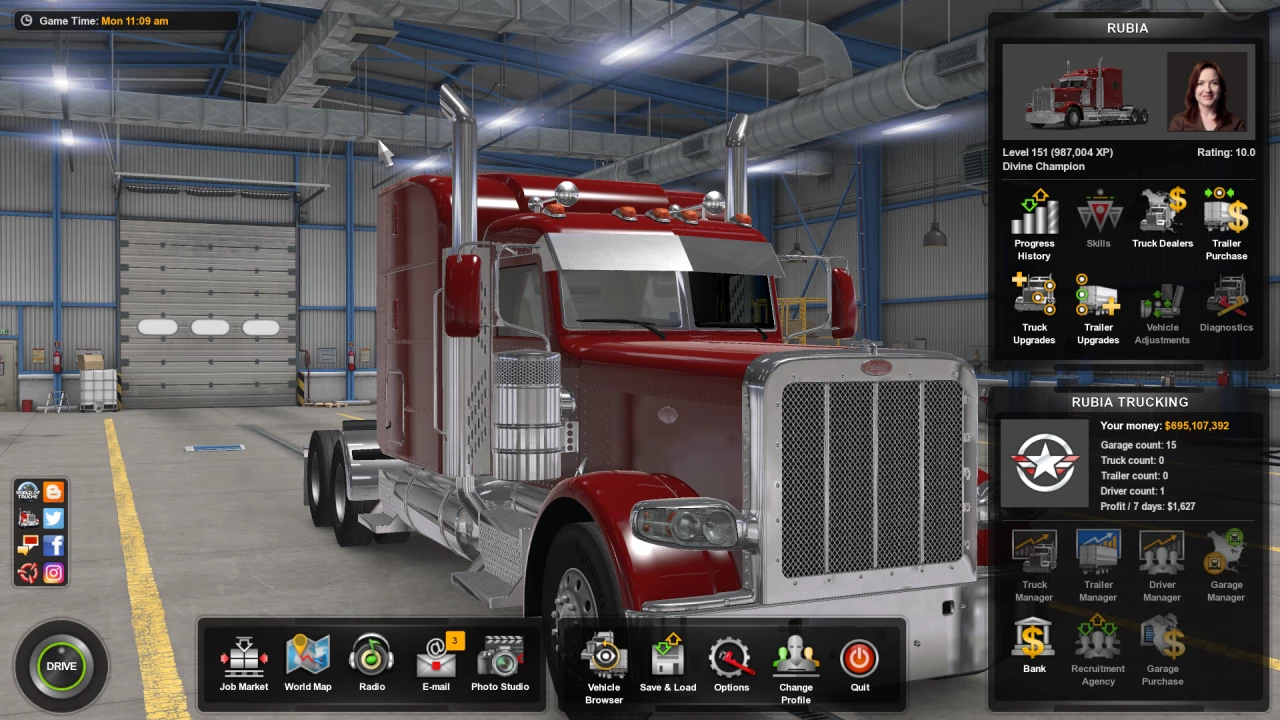Click the driver profile portrait

pyautogui.click(x=1207, y=93)
